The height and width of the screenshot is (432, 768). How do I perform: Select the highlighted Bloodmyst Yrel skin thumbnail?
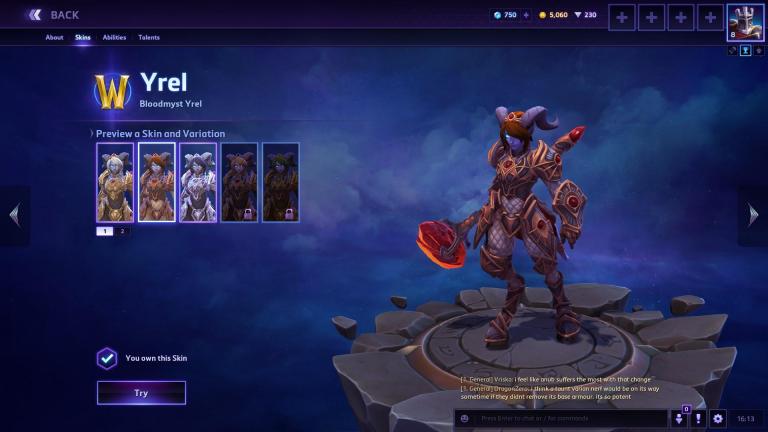point(156,182)
